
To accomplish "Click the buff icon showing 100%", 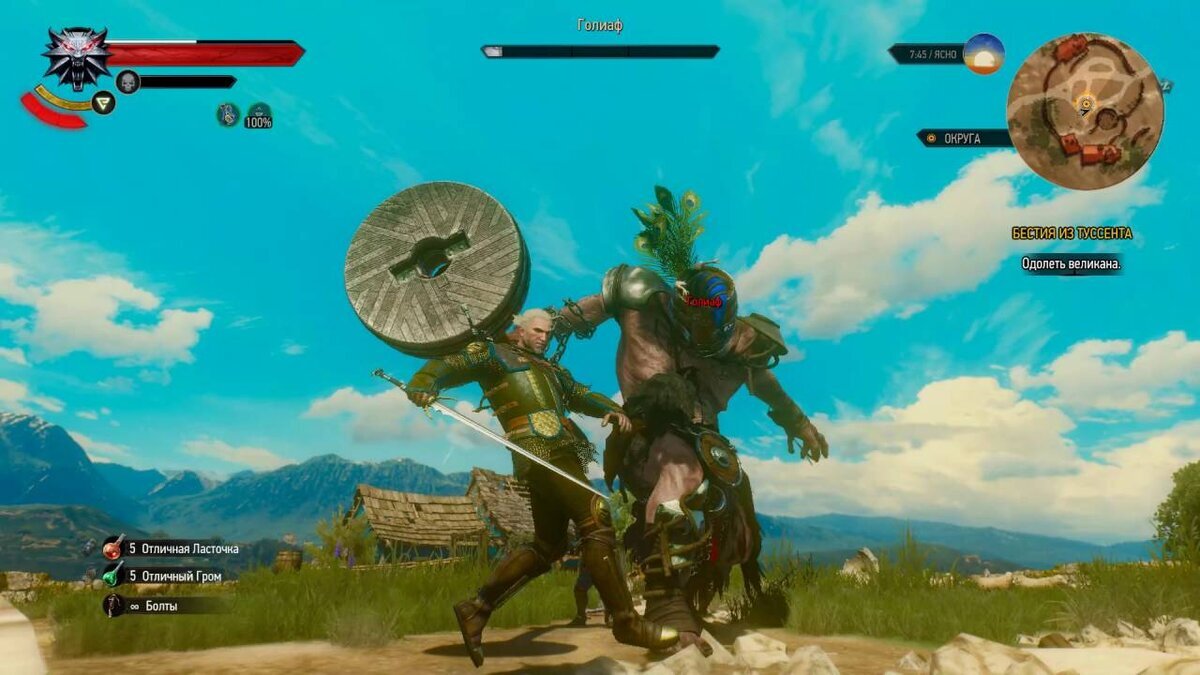I will (260, 116).
